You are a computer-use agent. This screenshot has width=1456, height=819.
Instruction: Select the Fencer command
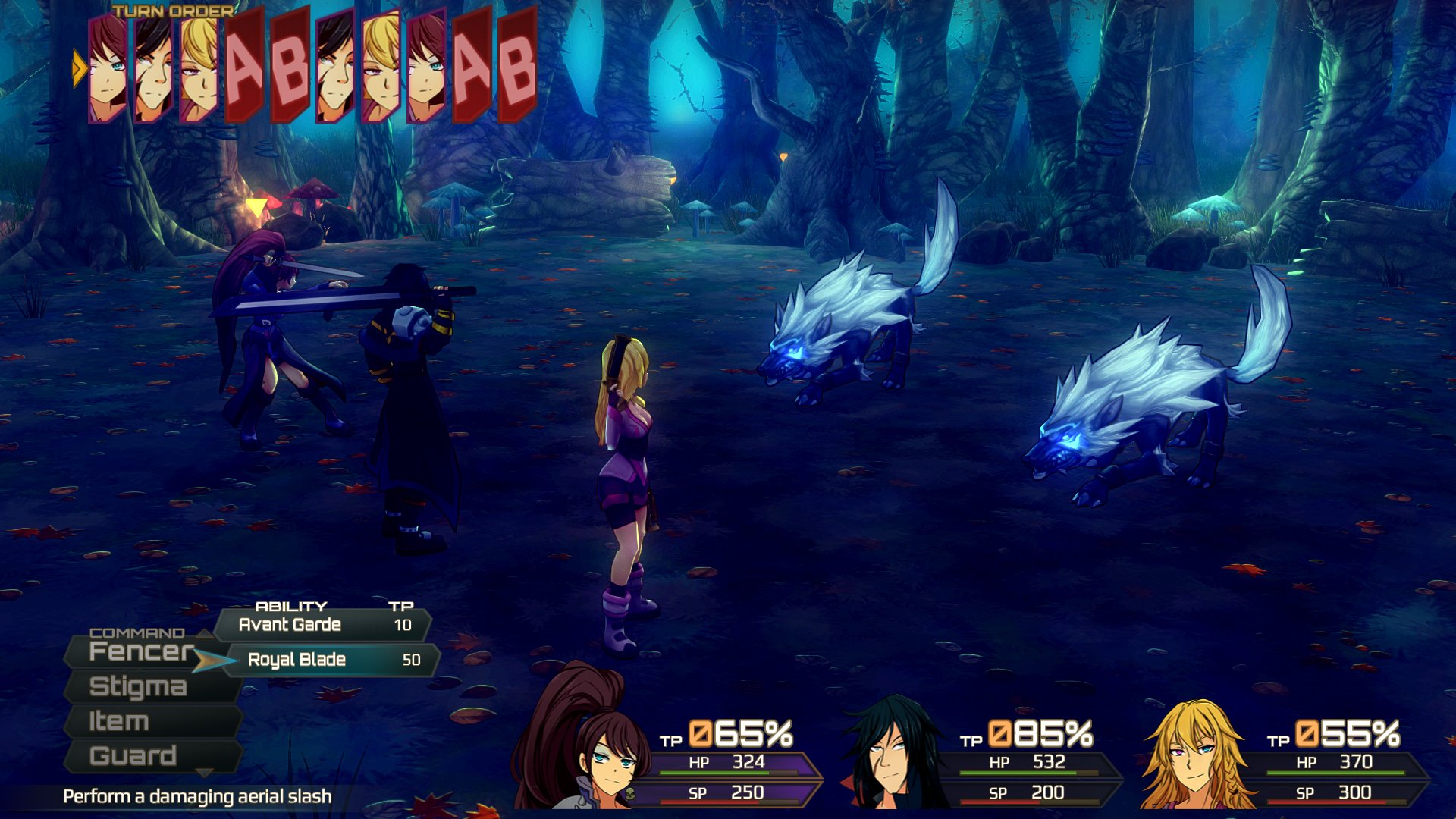click(x=140, y=651)
